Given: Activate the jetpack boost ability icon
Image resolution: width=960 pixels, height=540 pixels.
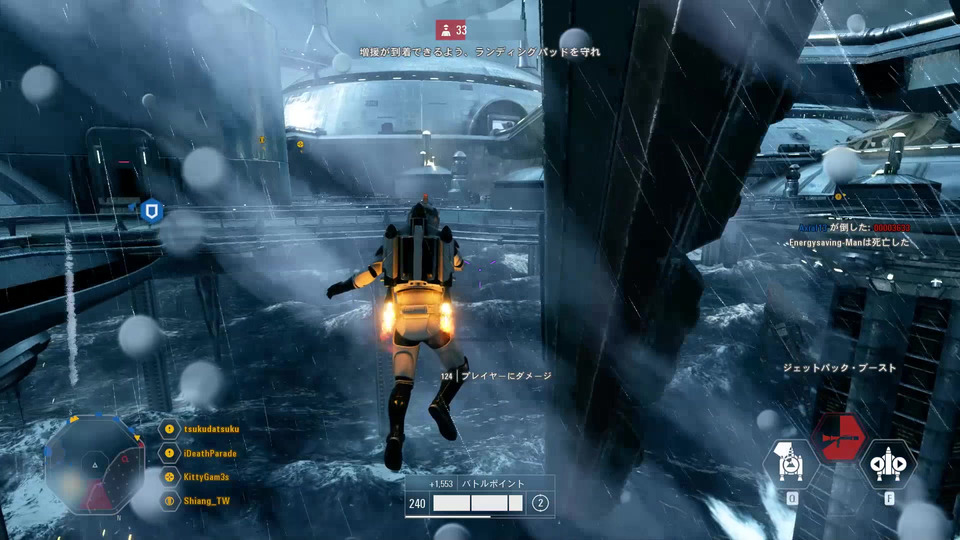Looking at the screenshot, I should 791,463.
